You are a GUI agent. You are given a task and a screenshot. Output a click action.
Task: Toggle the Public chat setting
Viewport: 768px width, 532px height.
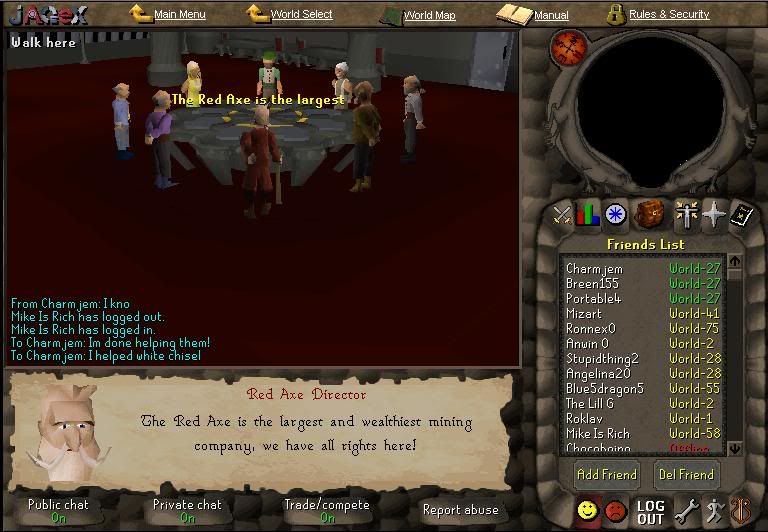coord(58,510)
